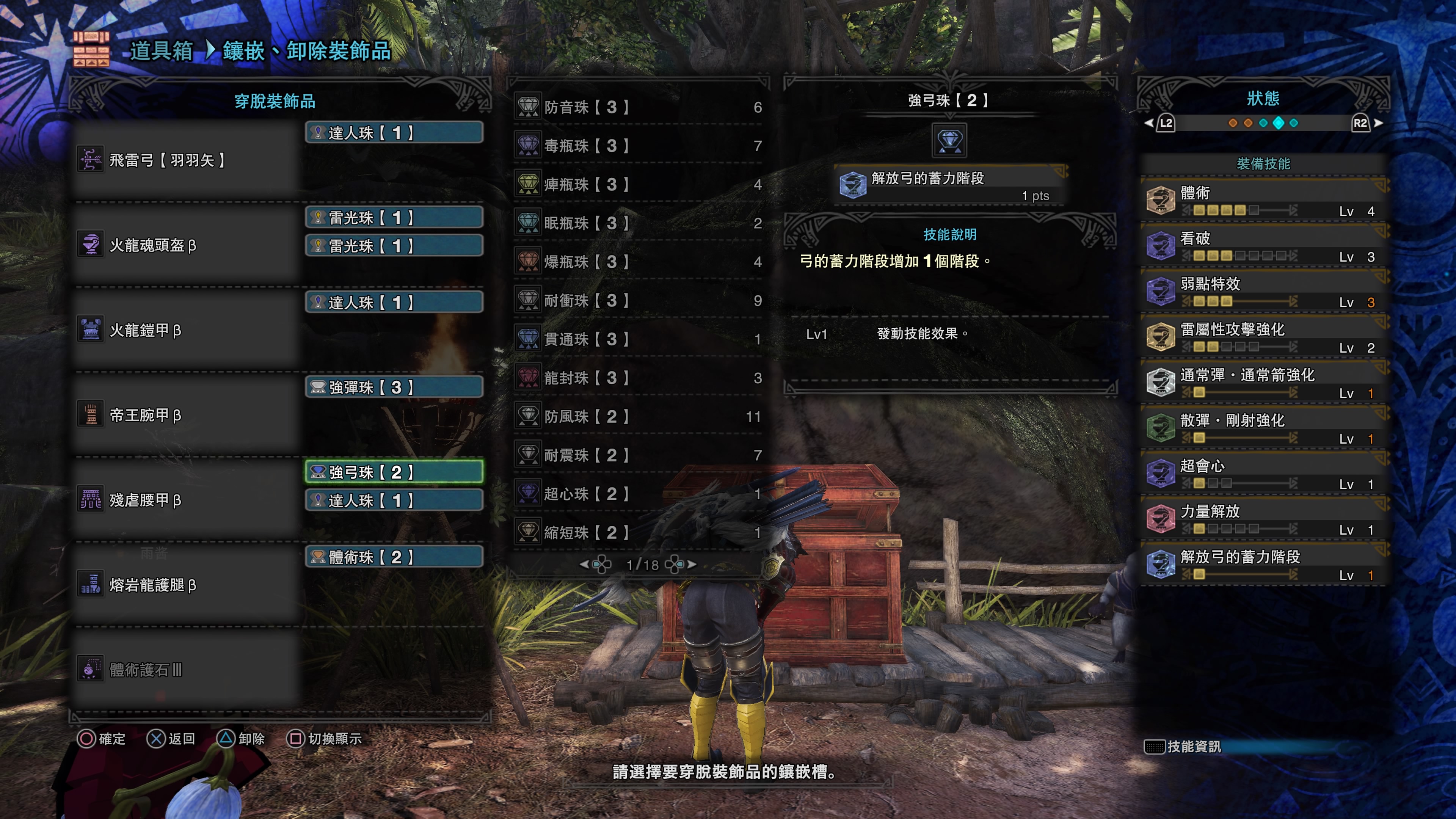Choose 縮短珠【2】 decoration entry
Image resolution: width=1456 pixels, height=819 pixels.
(639, 532)
